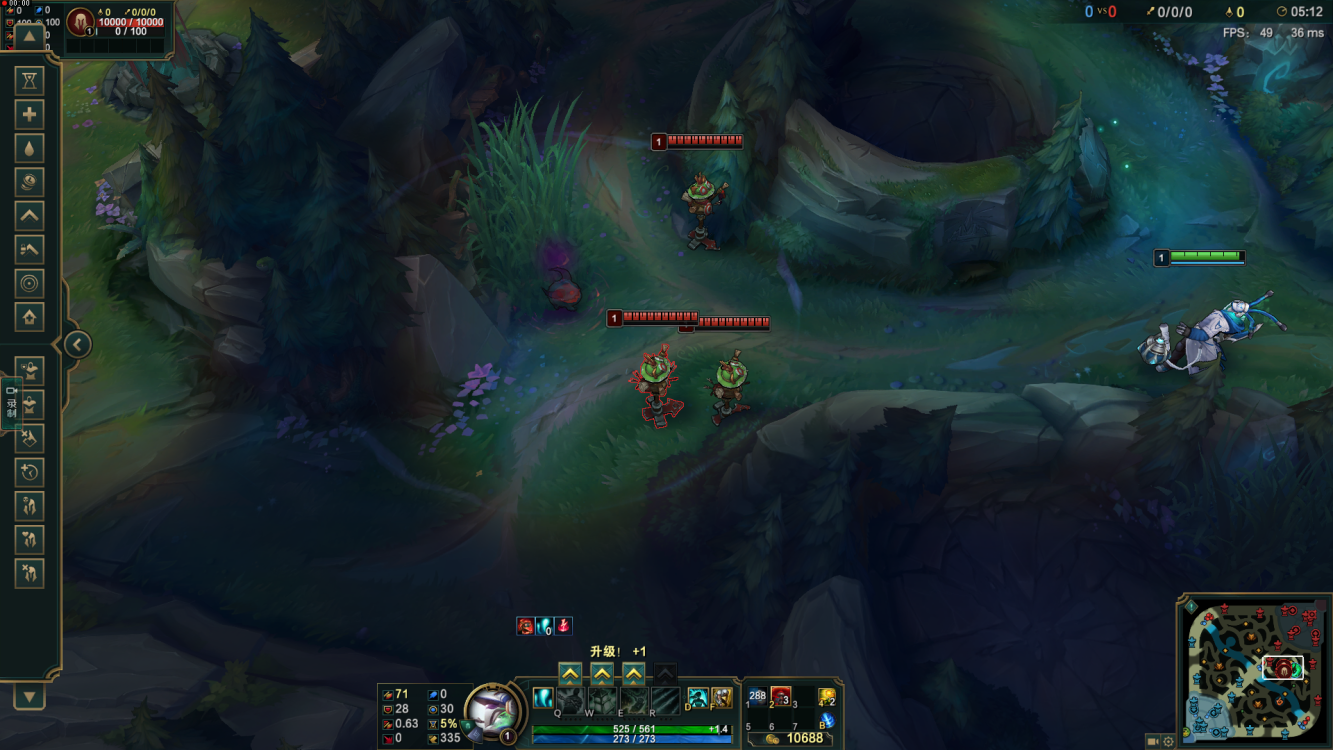The image size is (1333, 750).
Task: Click the champion passive ability icon
Action: (x=543, y=698)
